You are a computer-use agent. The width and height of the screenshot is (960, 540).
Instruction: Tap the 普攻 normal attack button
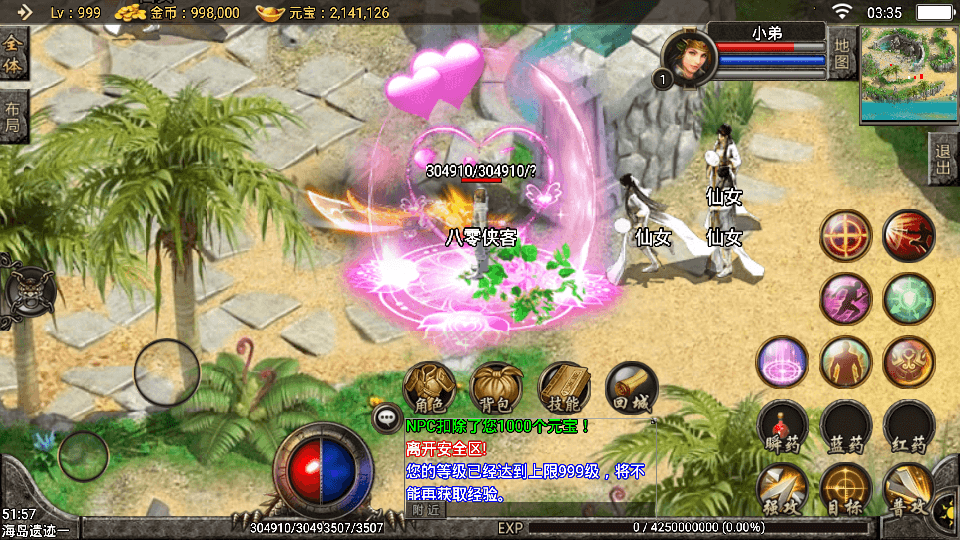point(909,490)
